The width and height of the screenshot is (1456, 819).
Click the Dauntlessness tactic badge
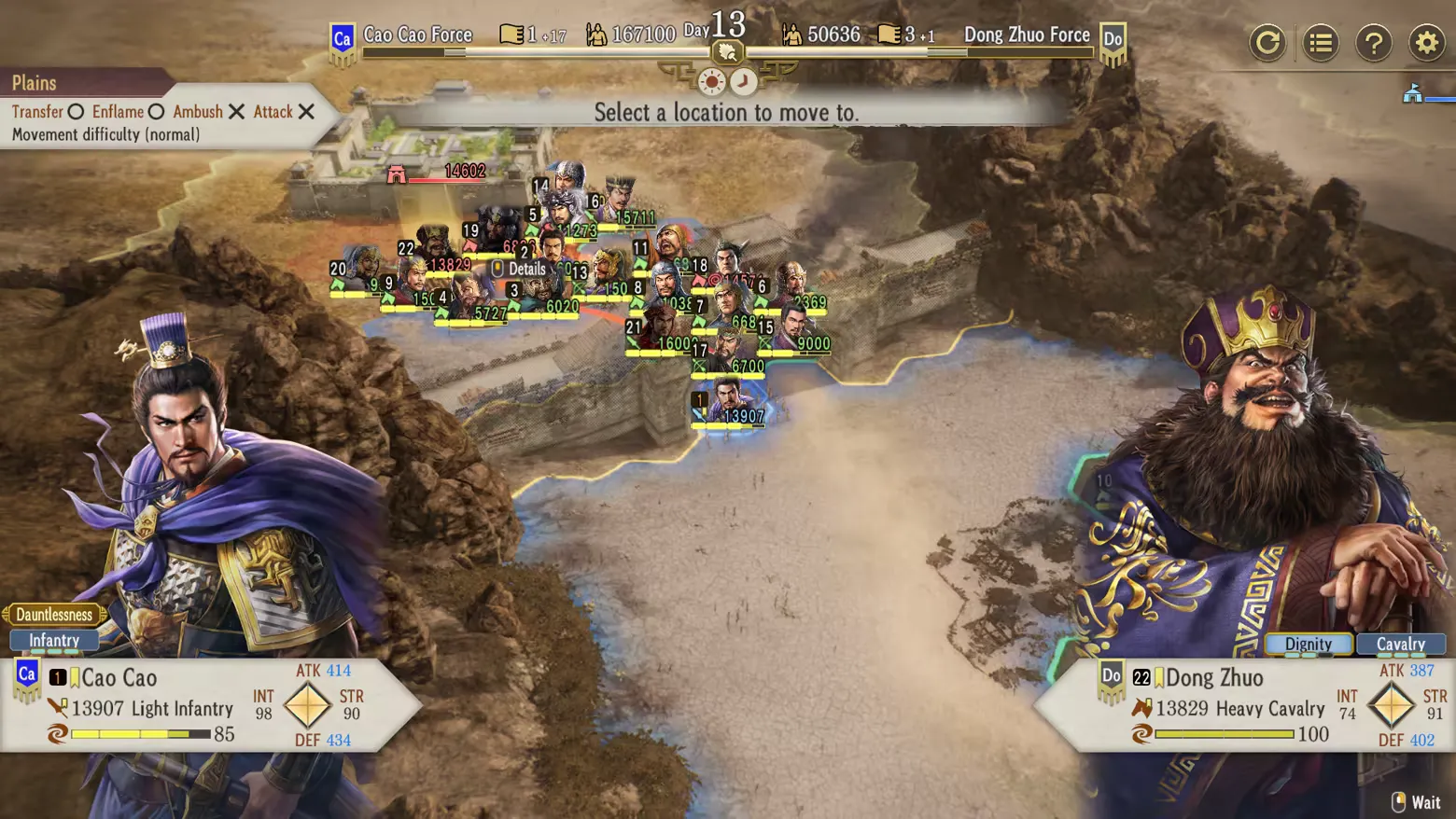point(53,614)
